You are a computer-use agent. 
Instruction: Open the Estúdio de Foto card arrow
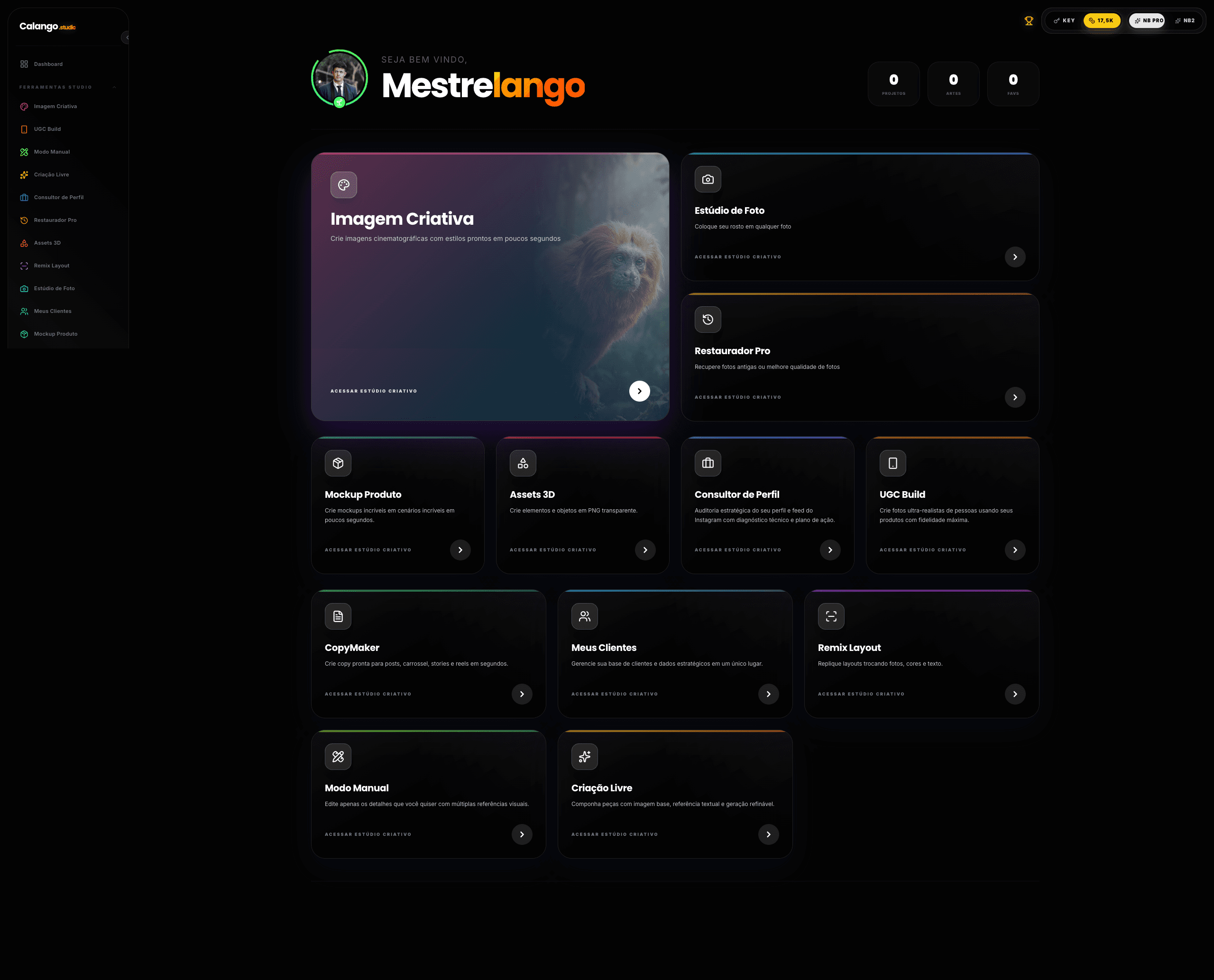1015,257
